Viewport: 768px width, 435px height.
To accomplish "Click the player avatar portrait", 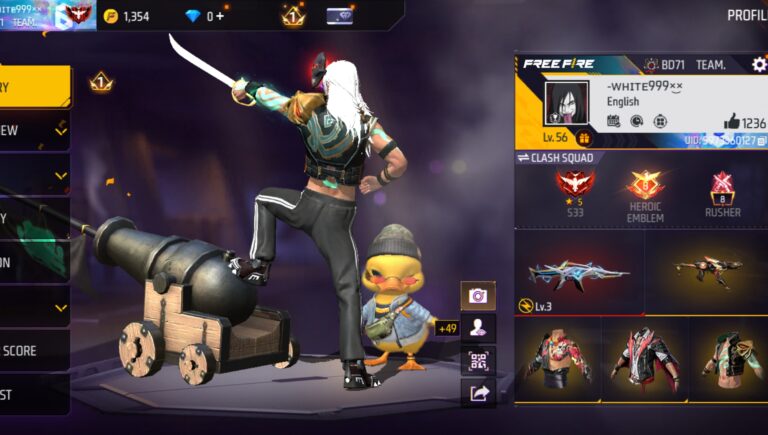I will coord(567,104).
